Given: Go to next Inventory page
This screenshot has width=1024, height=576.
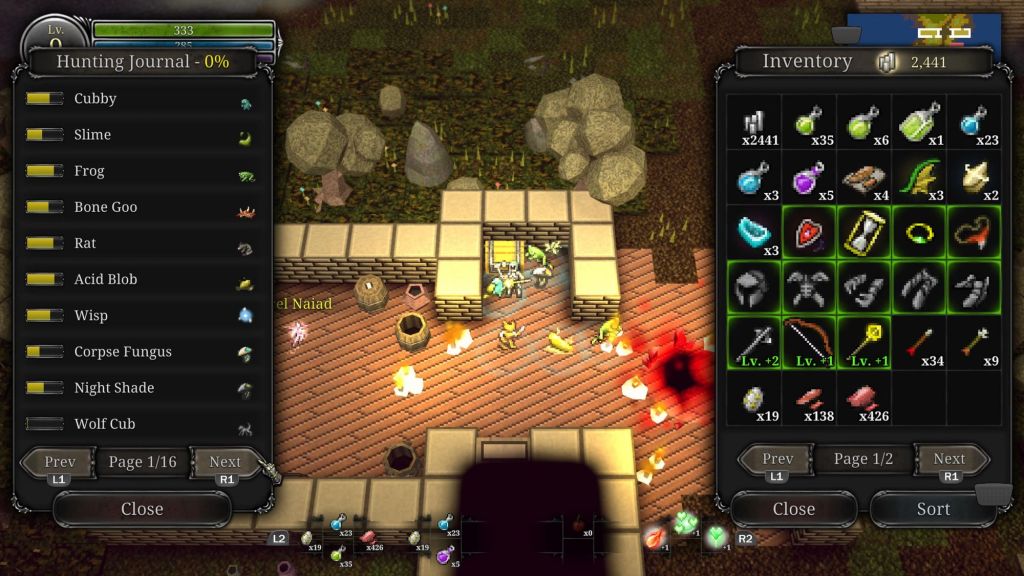Looking at the screenshot, I should 949,459.
